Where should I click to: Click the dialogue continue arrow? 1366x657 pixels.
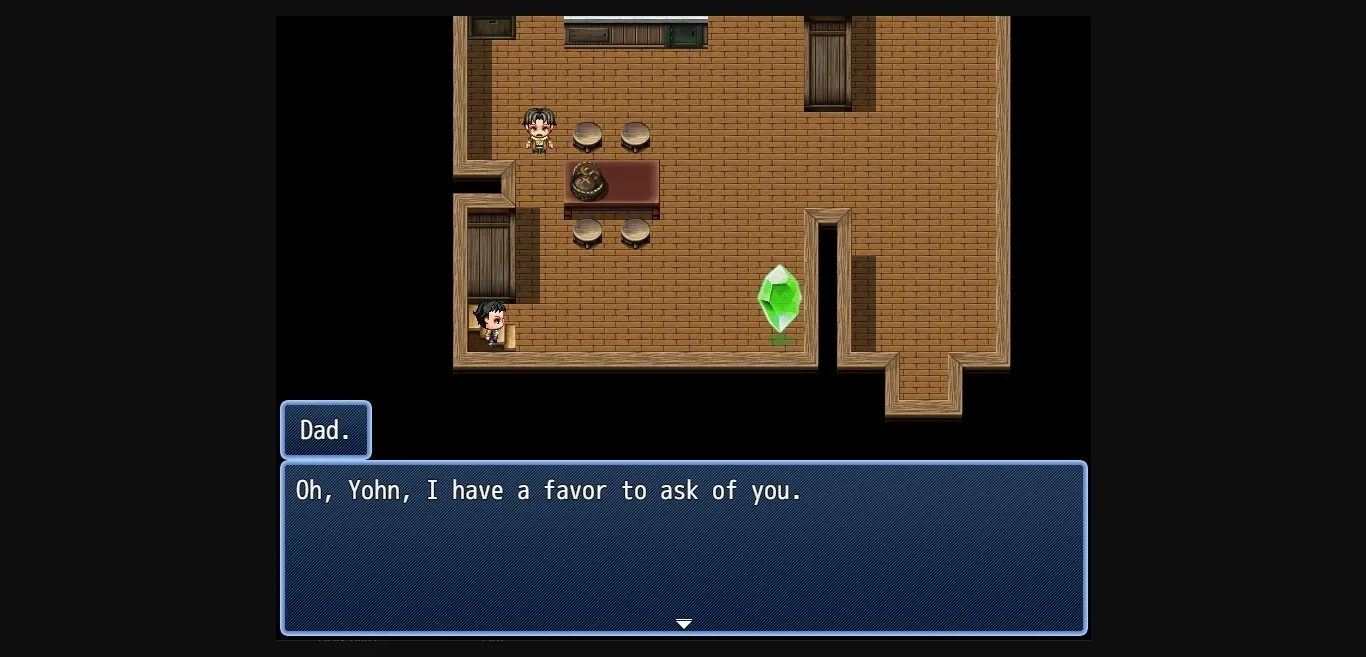pyautogui.click(x=683, y=624)
